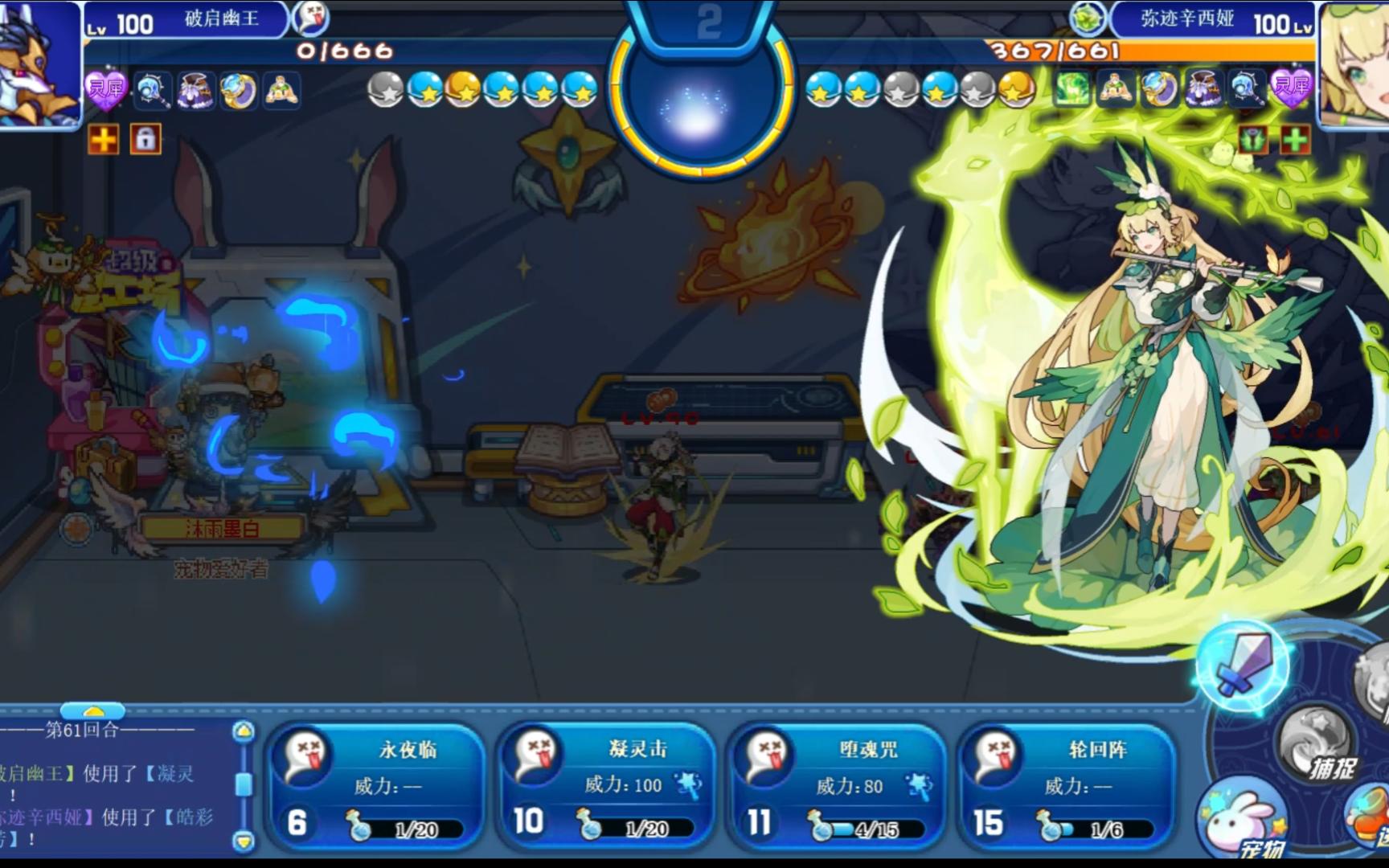Viewport: 1389px width, 868px height.
Task: Use the 永夜临 skill
Action: pyautogui.click(x=376, y=786)
